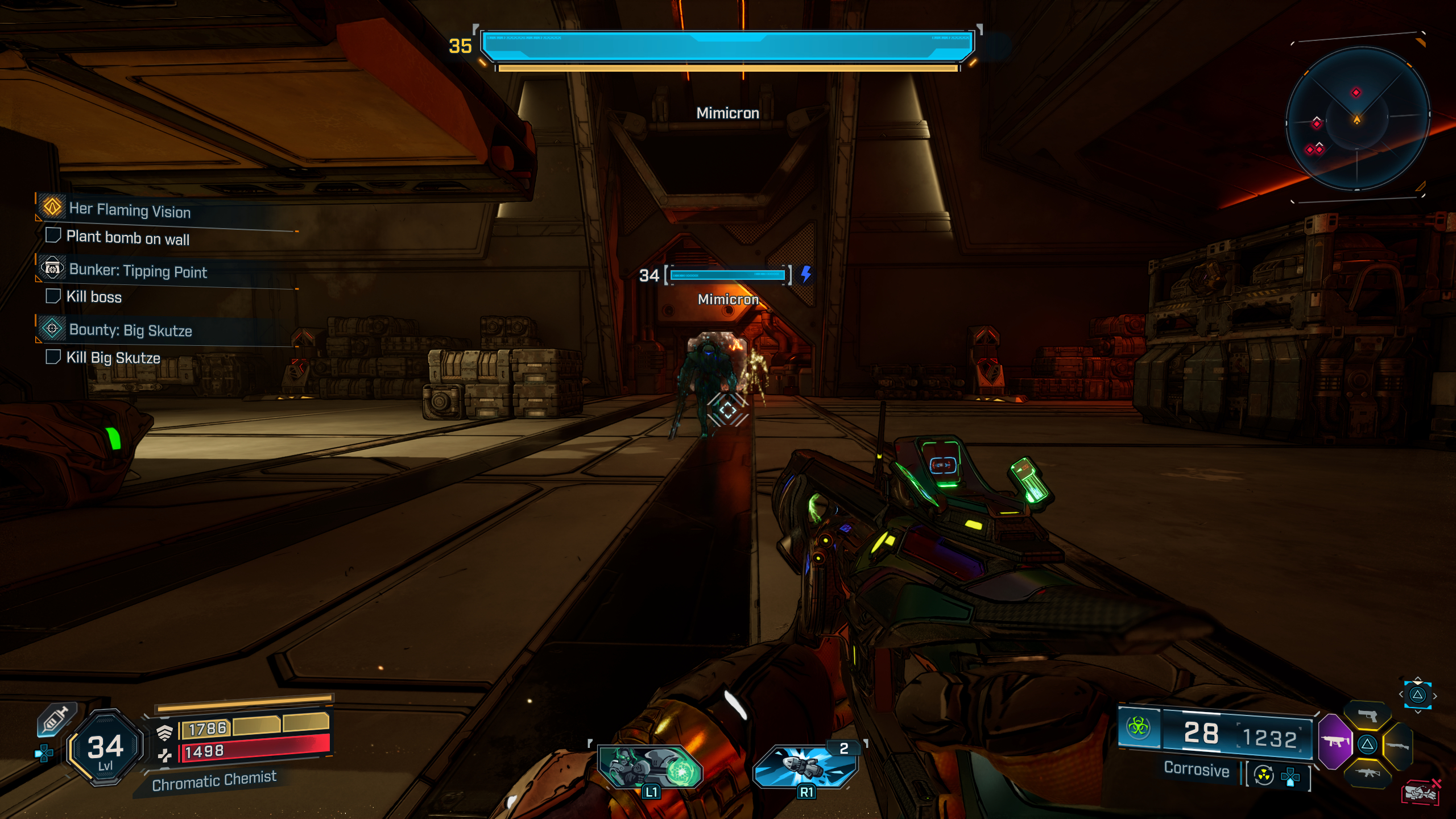1456x819 pixels.
Task: Select the Bunker: Tipping Point objective
Action: tap(138, 271)
